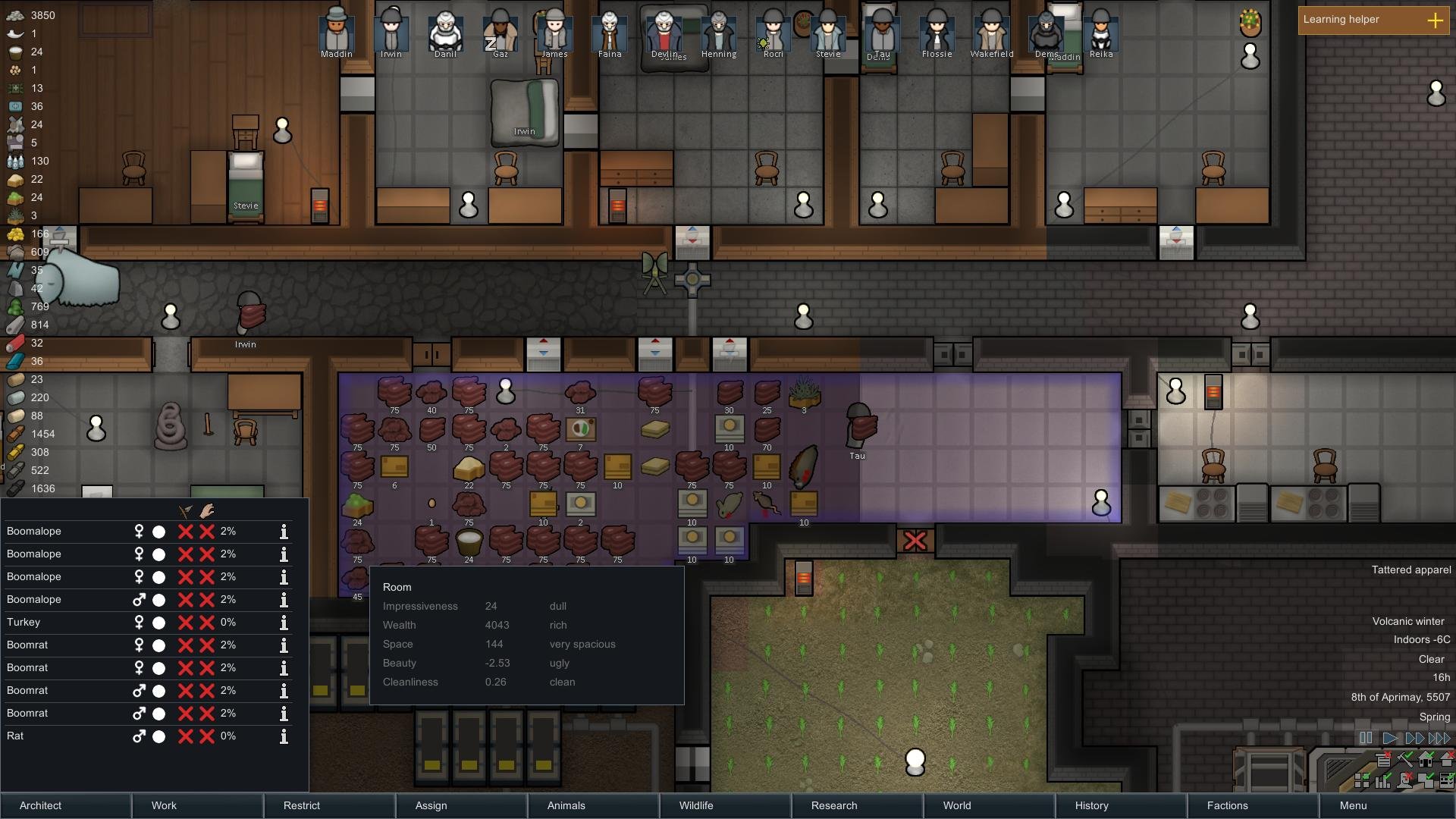Open info for the Rat row
The image size is (1456, 819).
(x=284, y=736)
